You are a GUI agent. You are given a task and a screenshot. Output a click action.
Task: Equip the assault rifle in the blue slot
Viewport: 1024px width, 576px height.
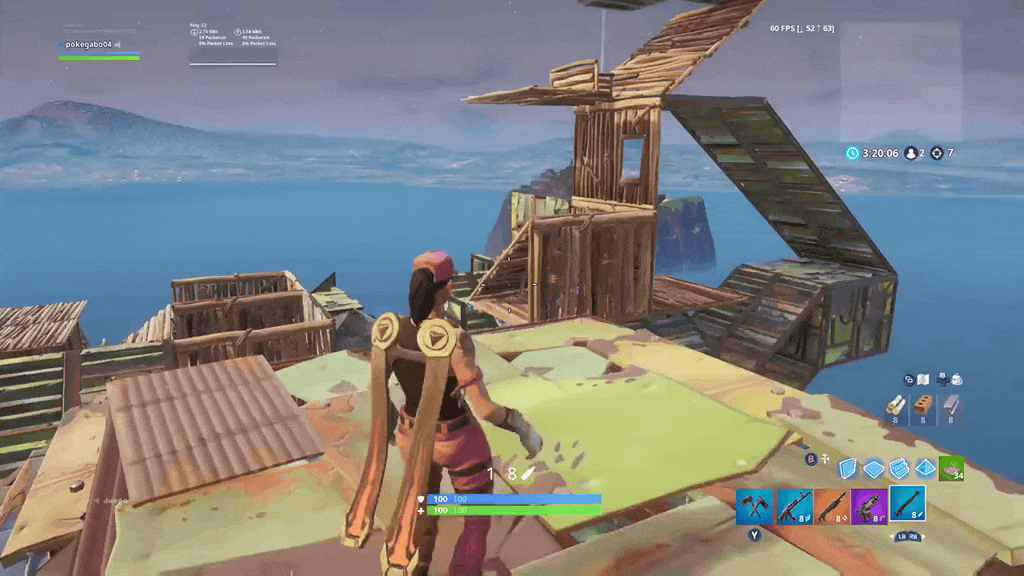click(x=793, y=507)
